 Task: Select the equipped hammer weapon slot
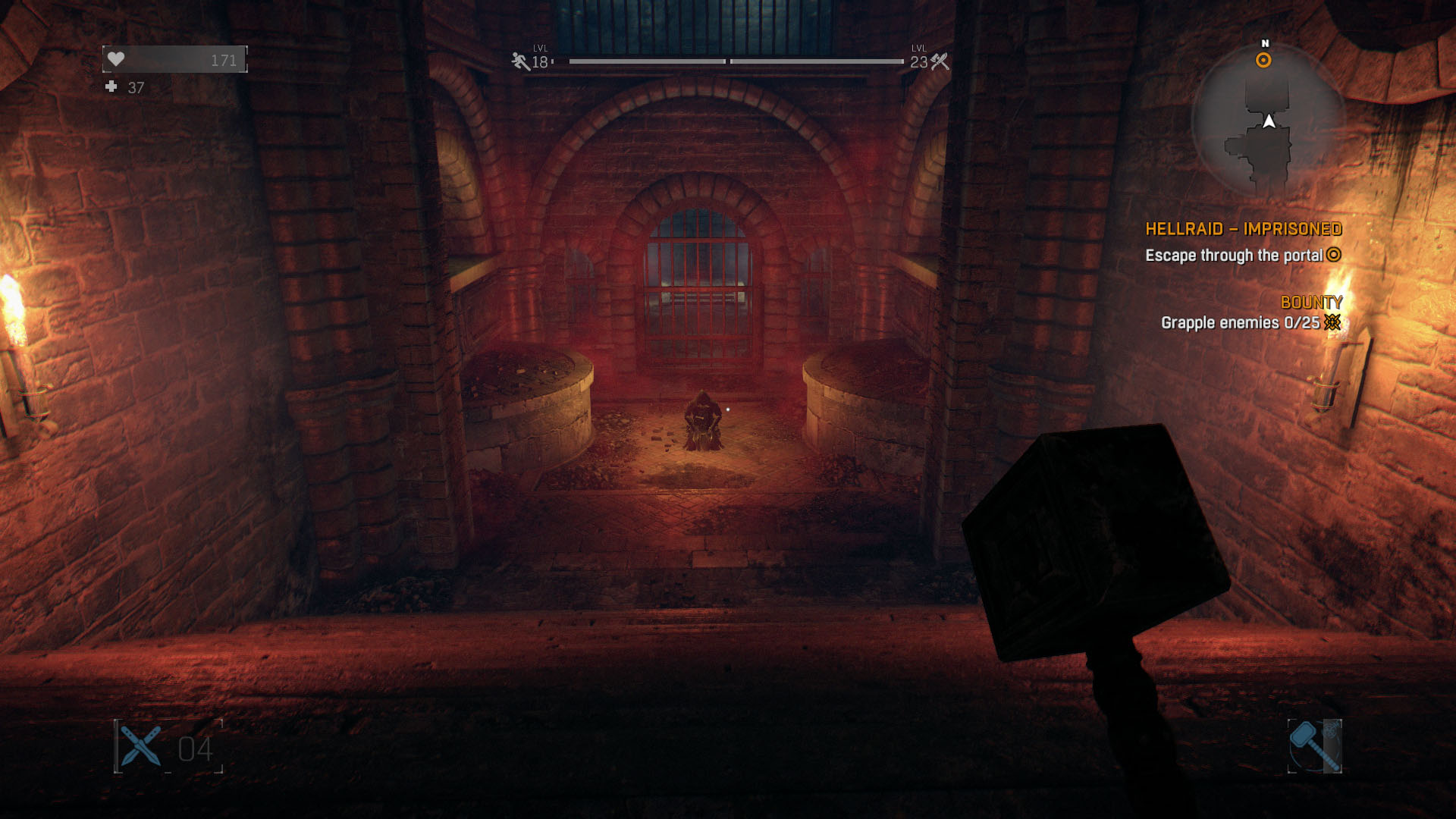1314,746
